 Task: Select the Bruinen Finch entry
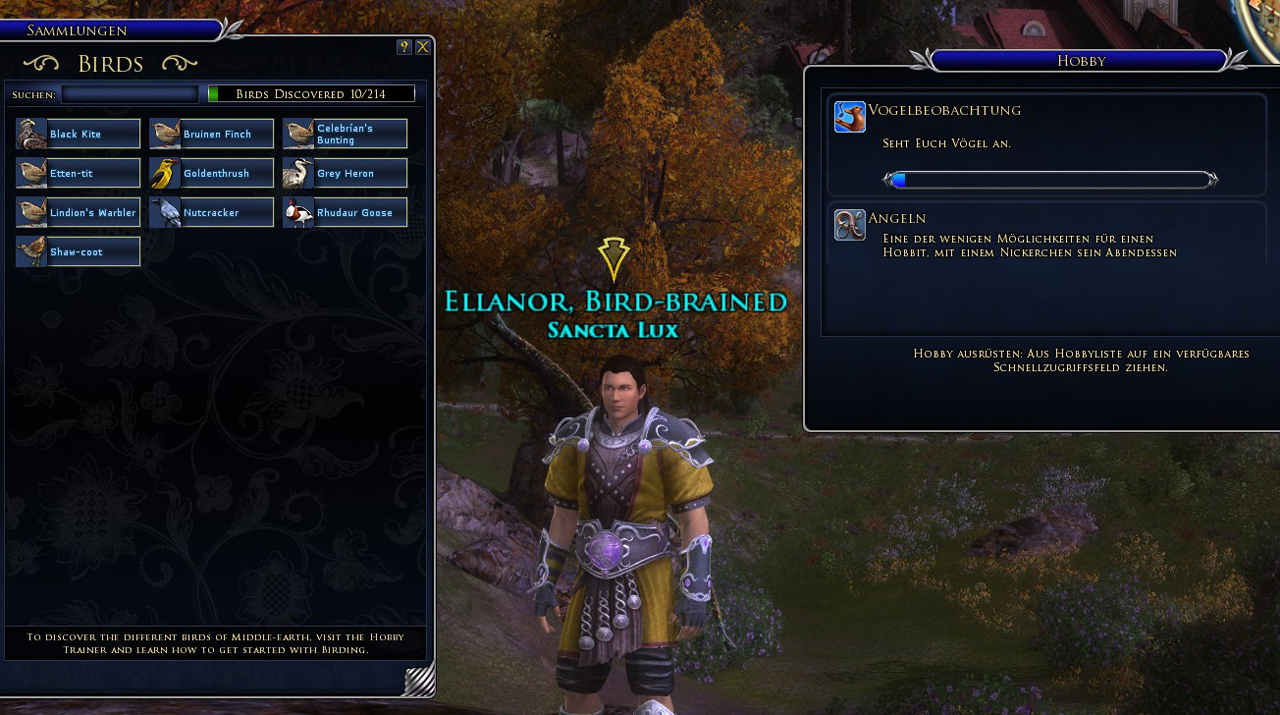(211, 134)
